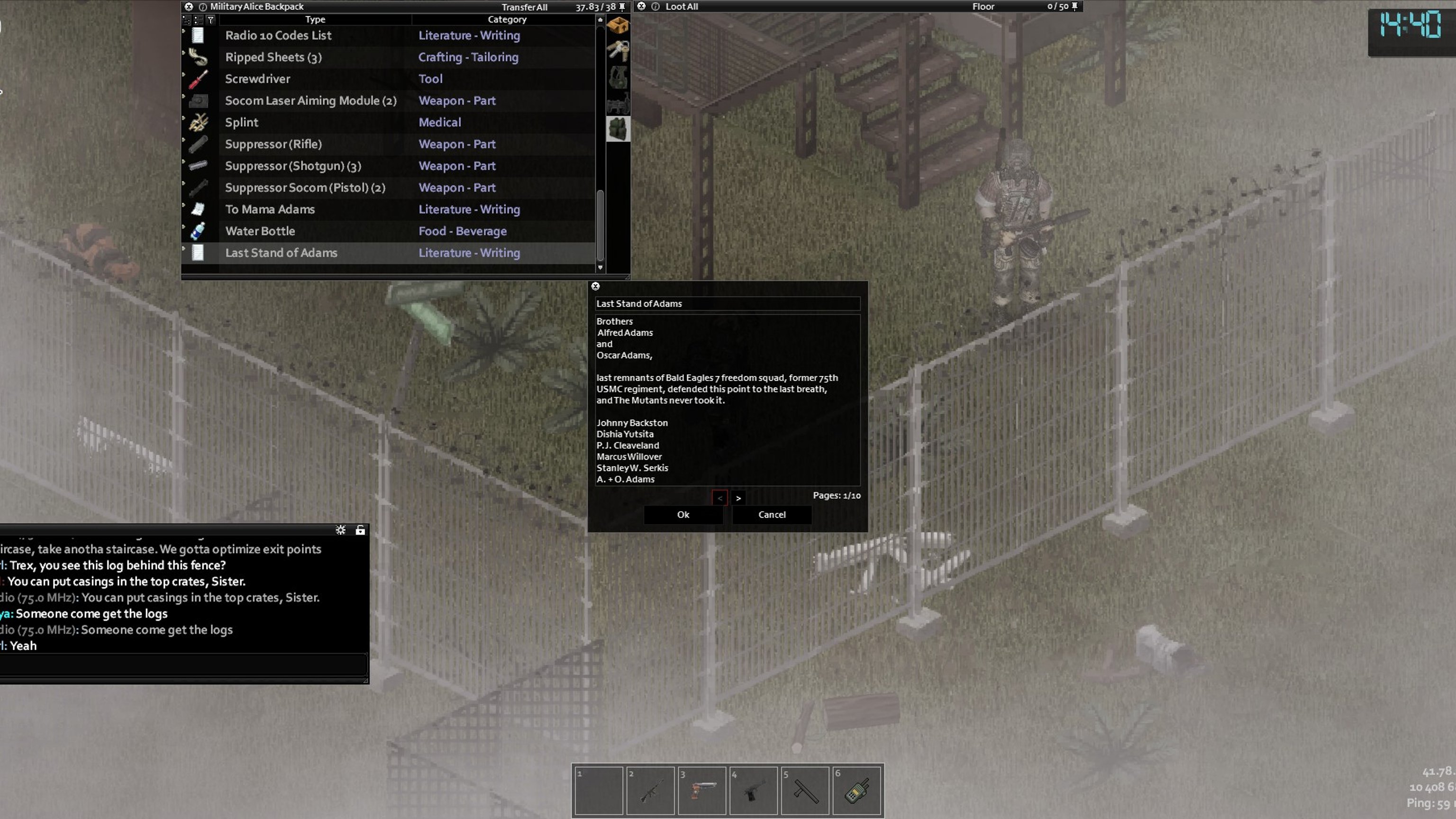Sort inventory by the Type column

(x=315, y=20)
